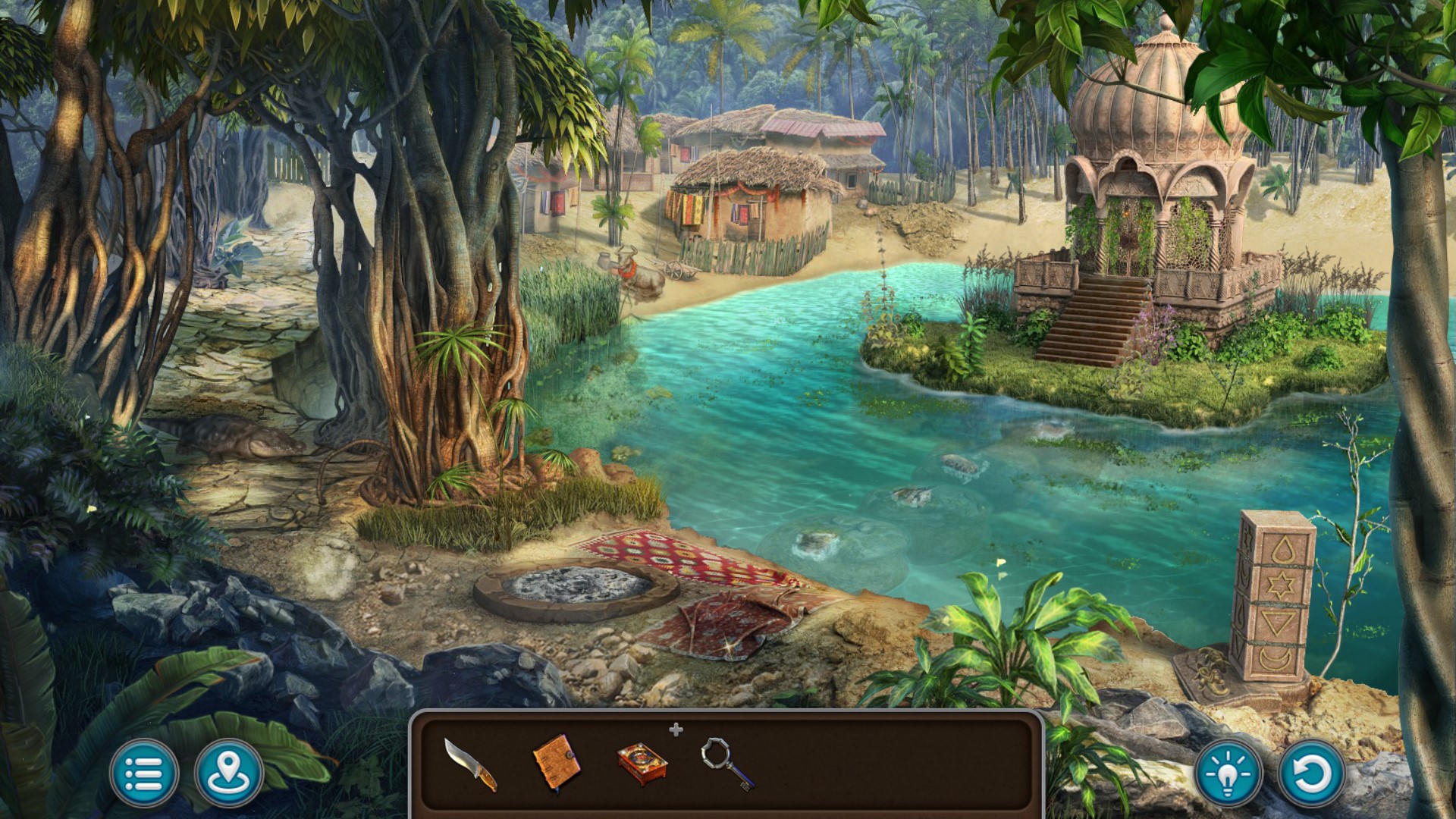
Task: Select the knife in the inventory
Action: pyautogui.click(x=470, y=764)
